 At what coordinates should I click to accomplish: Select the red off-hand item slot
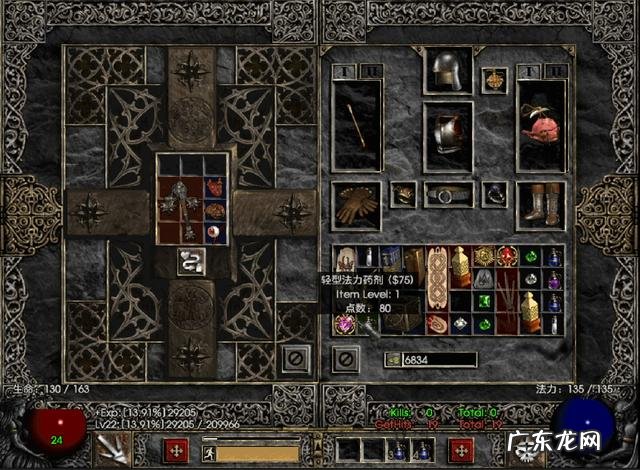[541, 125]
